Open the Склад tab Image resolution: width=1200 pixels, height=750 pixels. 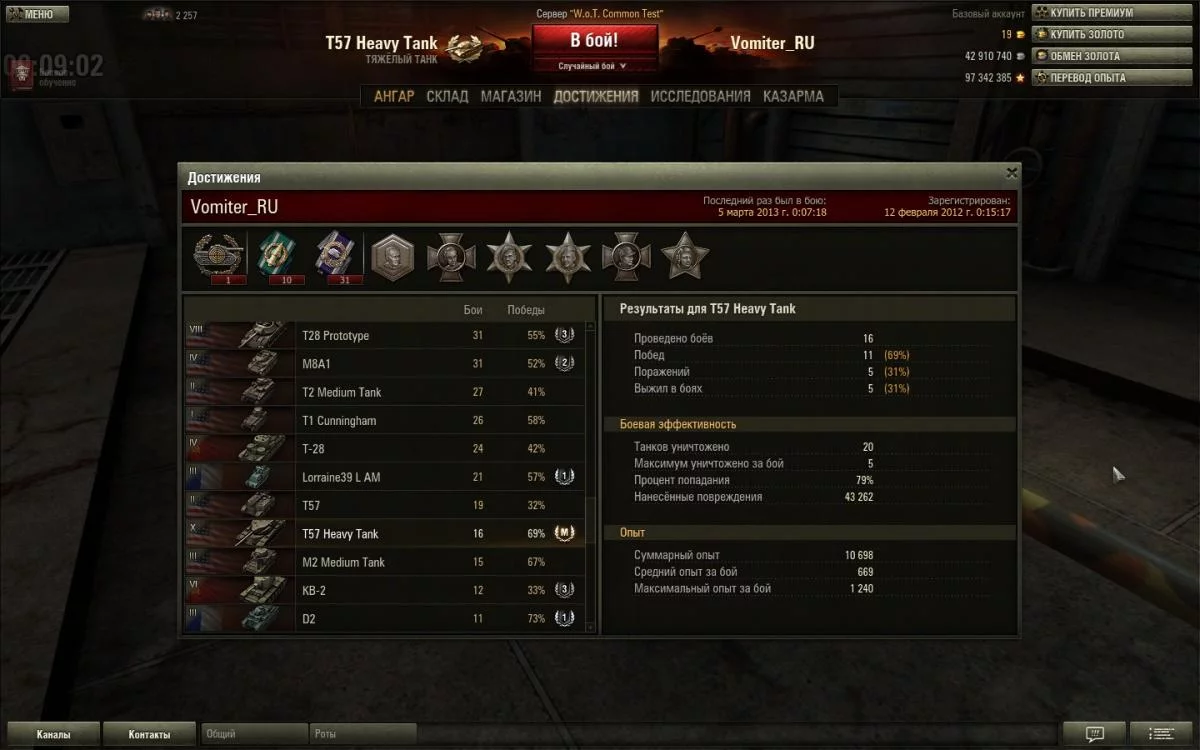(x=447, y=97)
